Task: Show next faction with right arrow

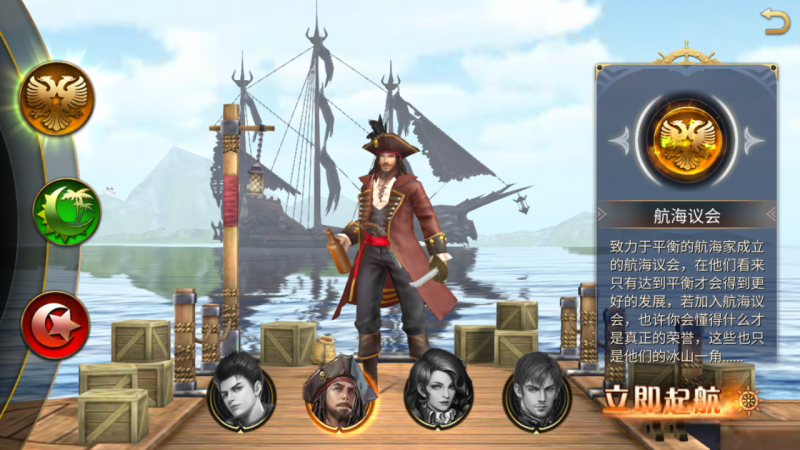Action: coord(755,141)
